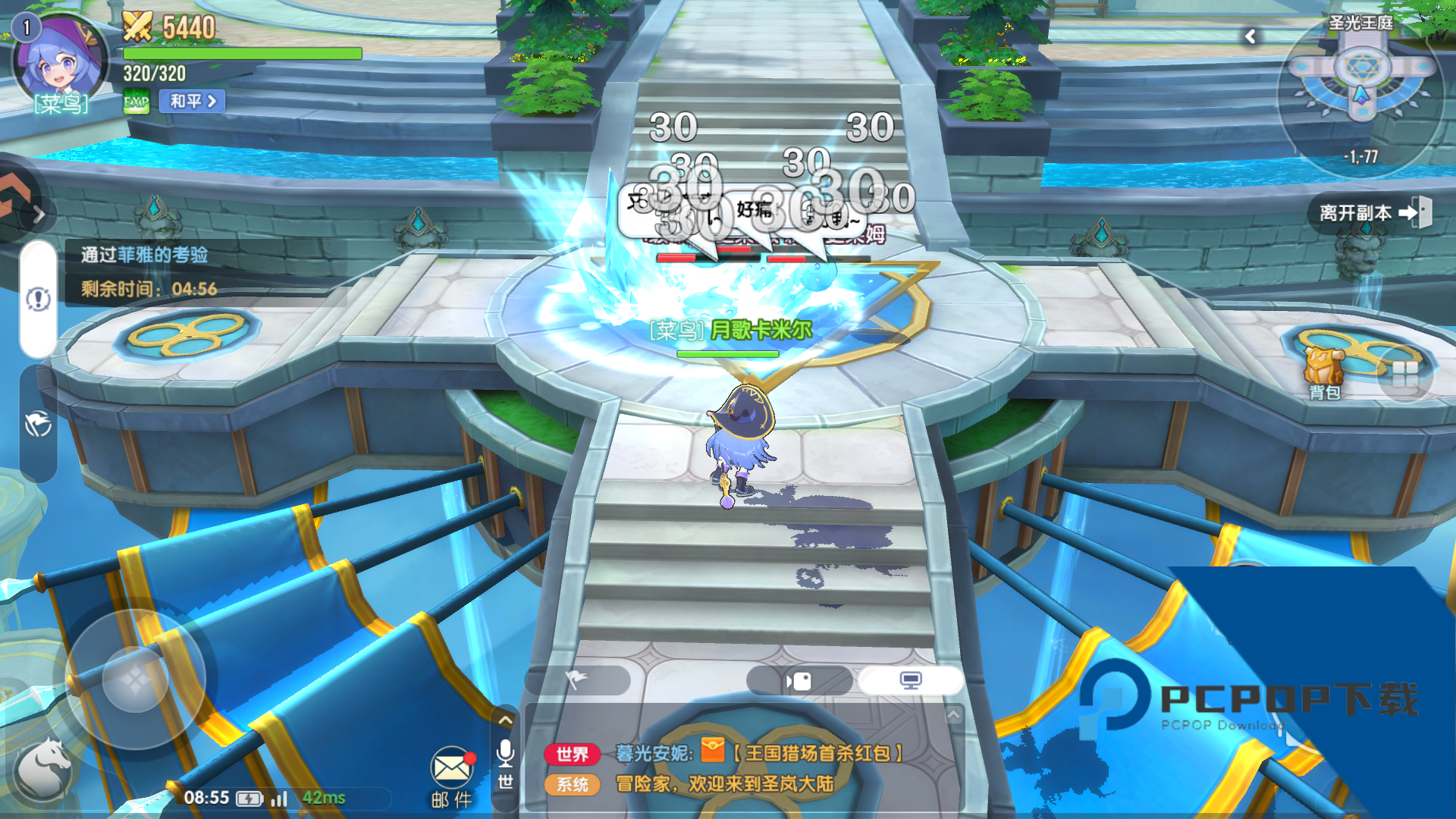
Task: Leave the dungeon via 离开副本
Action: pos(1373,213)
